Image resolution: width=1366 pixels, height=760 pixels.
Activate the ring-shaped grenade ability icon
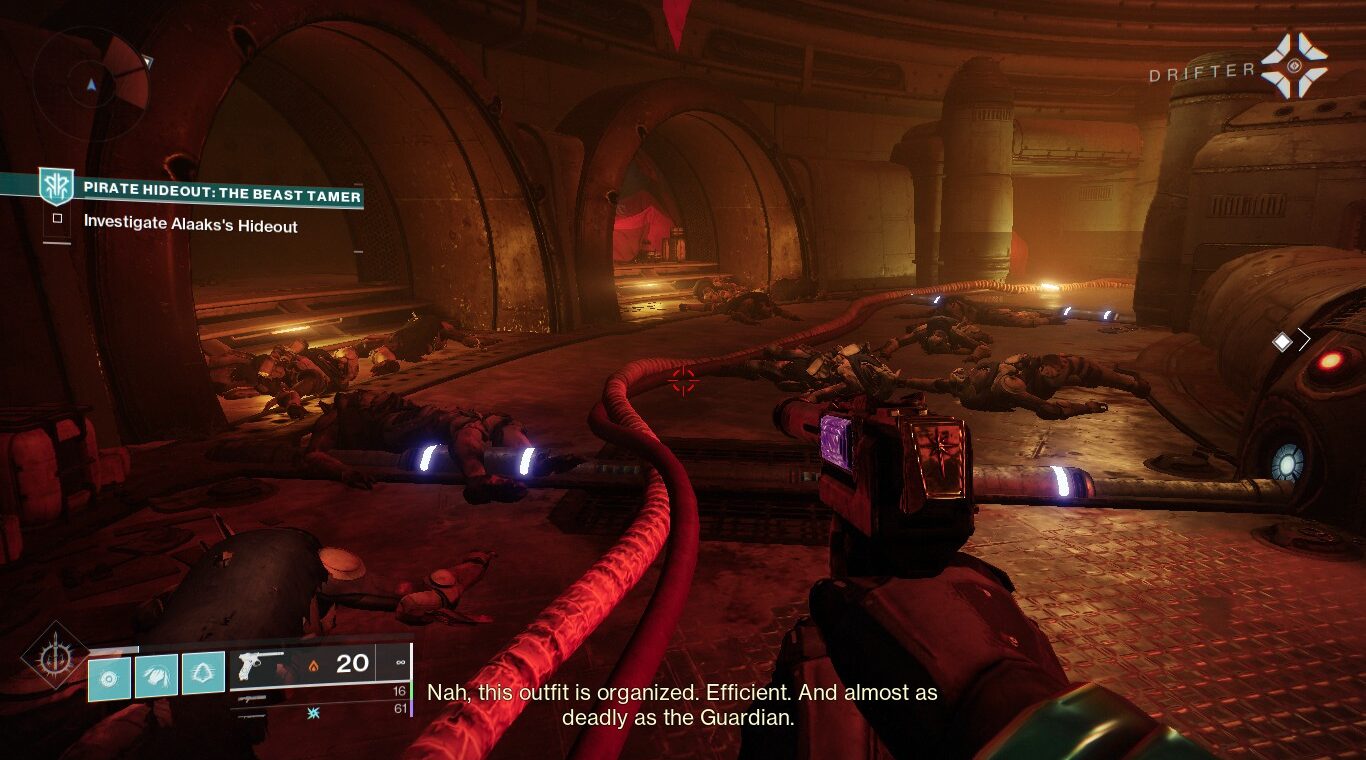tap(109, 677)
